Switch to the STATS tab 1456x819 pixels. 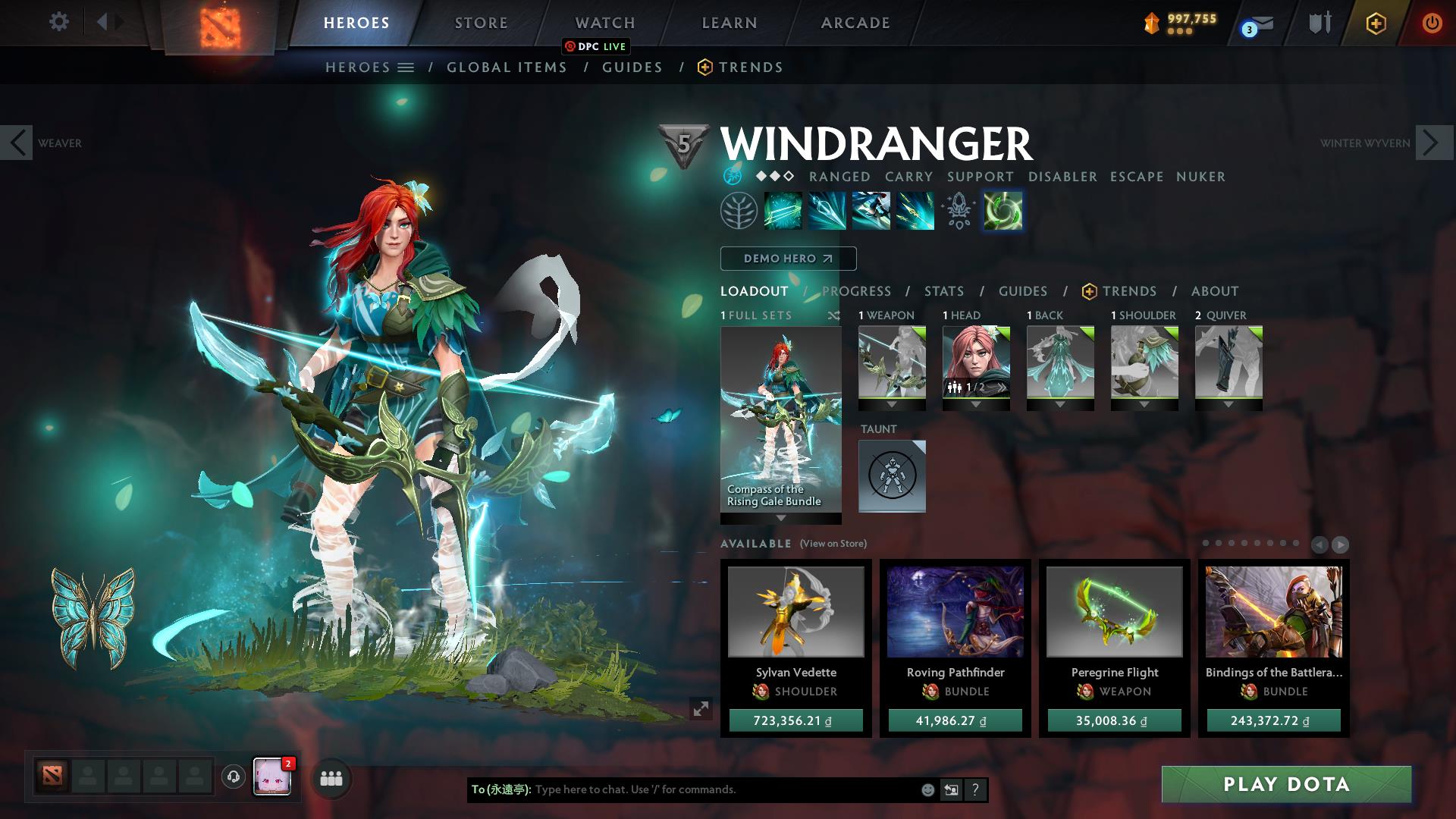(943, 290)
